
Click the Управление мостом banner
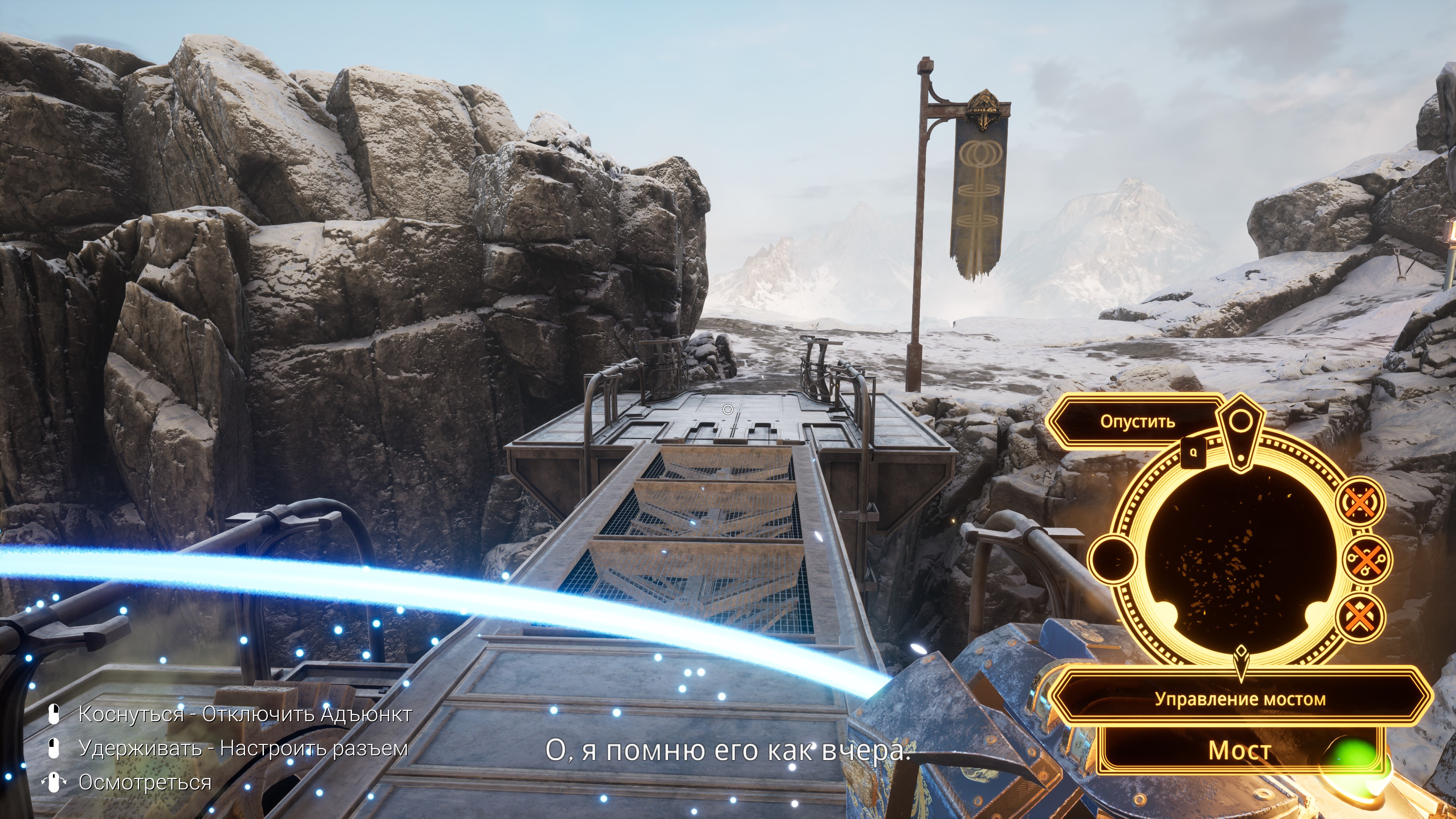[1240, 699]
